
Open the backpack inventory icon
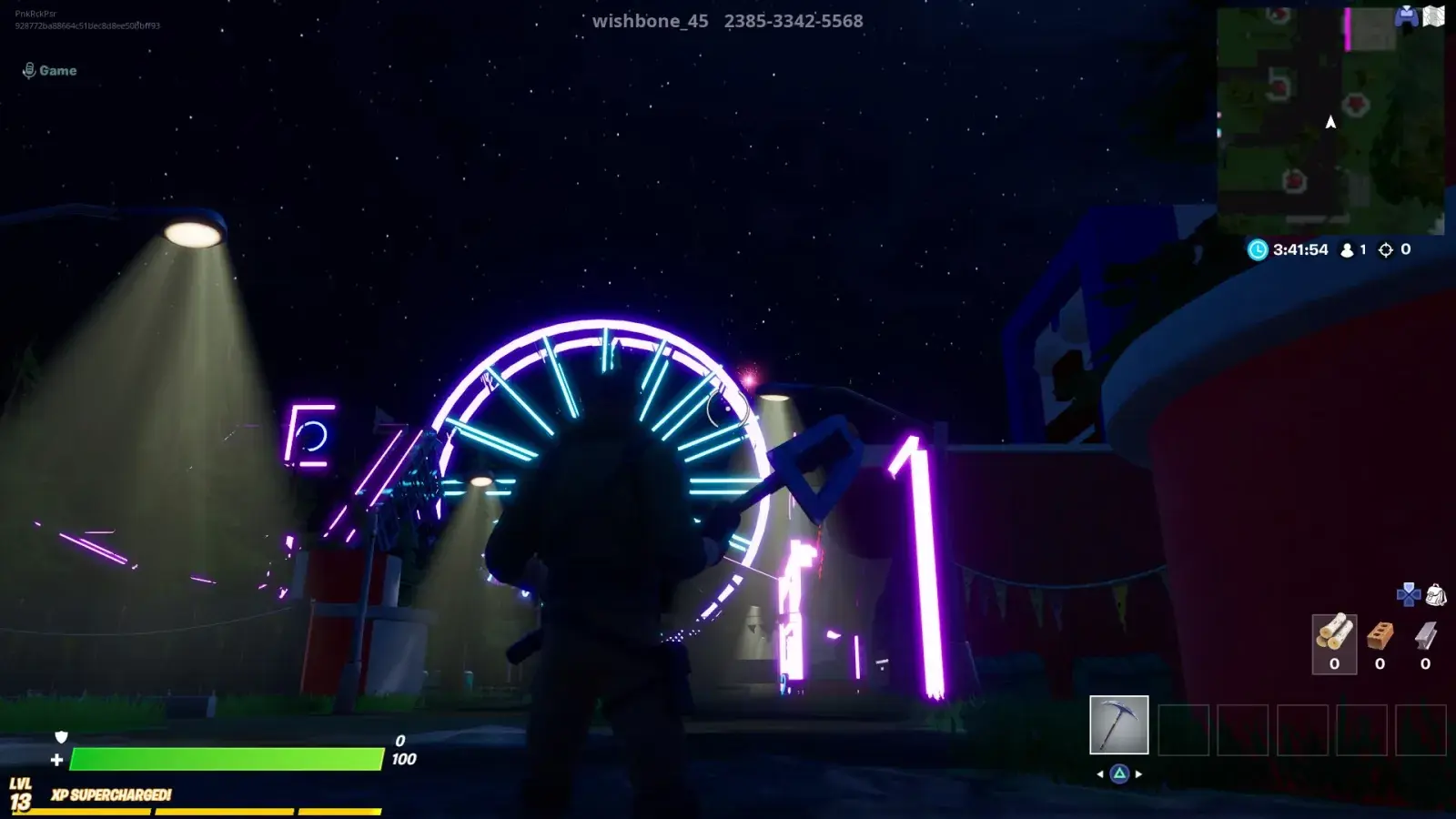click(x=1436, y=595)
